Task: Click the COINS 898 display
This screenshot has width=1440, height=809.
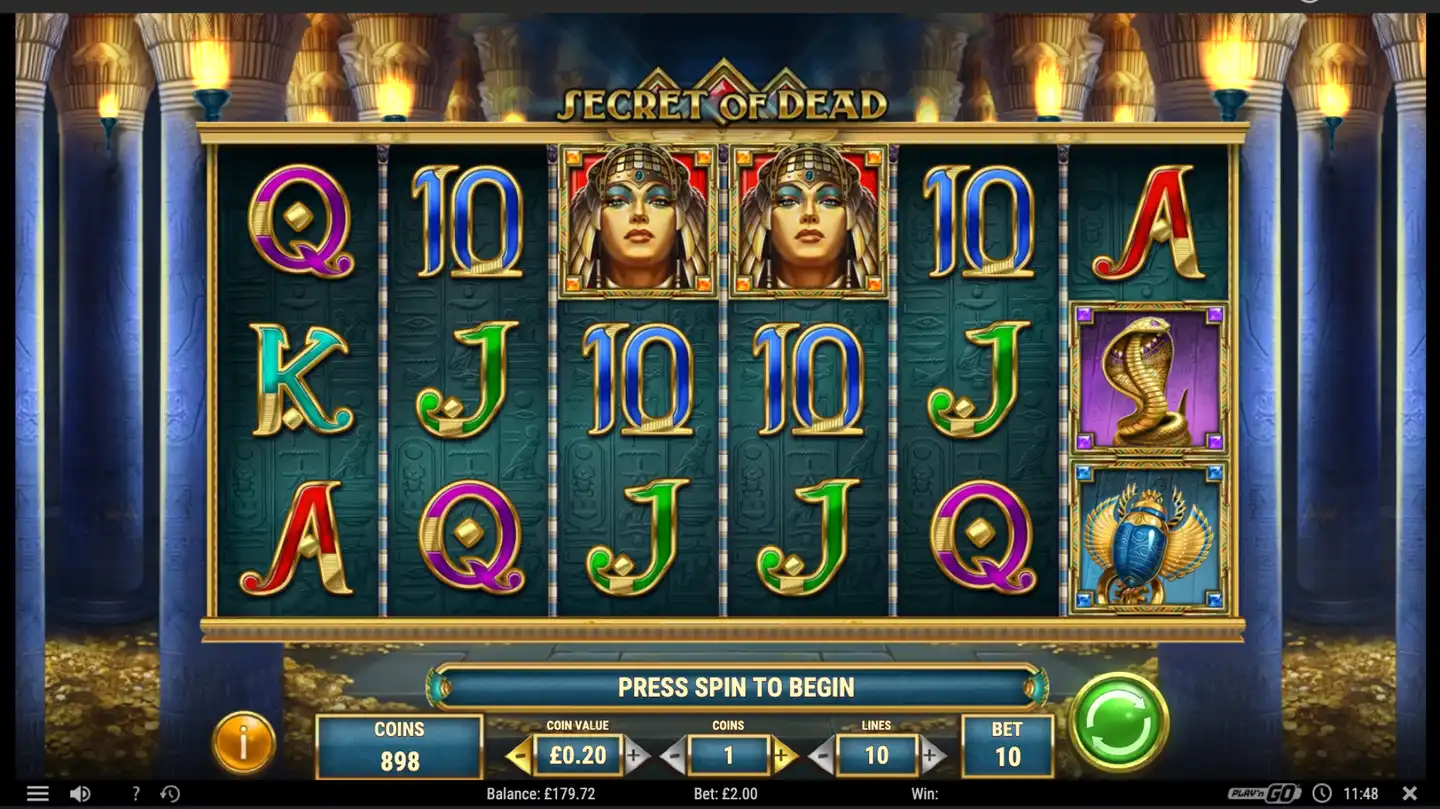Action: click(398, 745)
